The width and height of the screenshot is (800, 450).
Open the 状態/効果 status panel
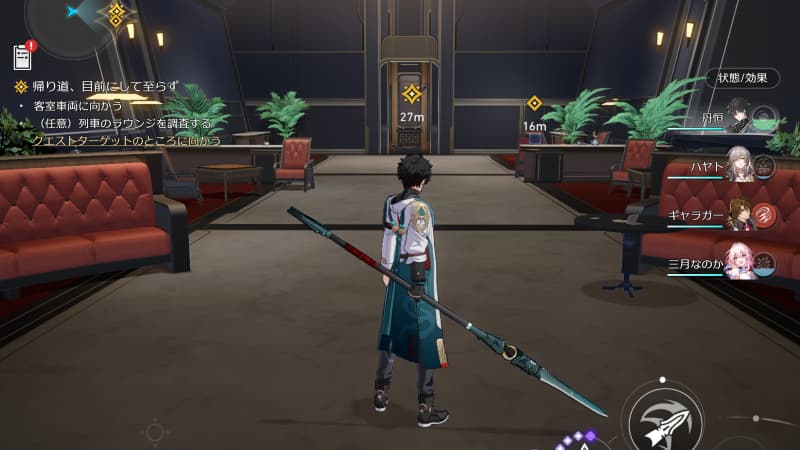pos(735,77)
